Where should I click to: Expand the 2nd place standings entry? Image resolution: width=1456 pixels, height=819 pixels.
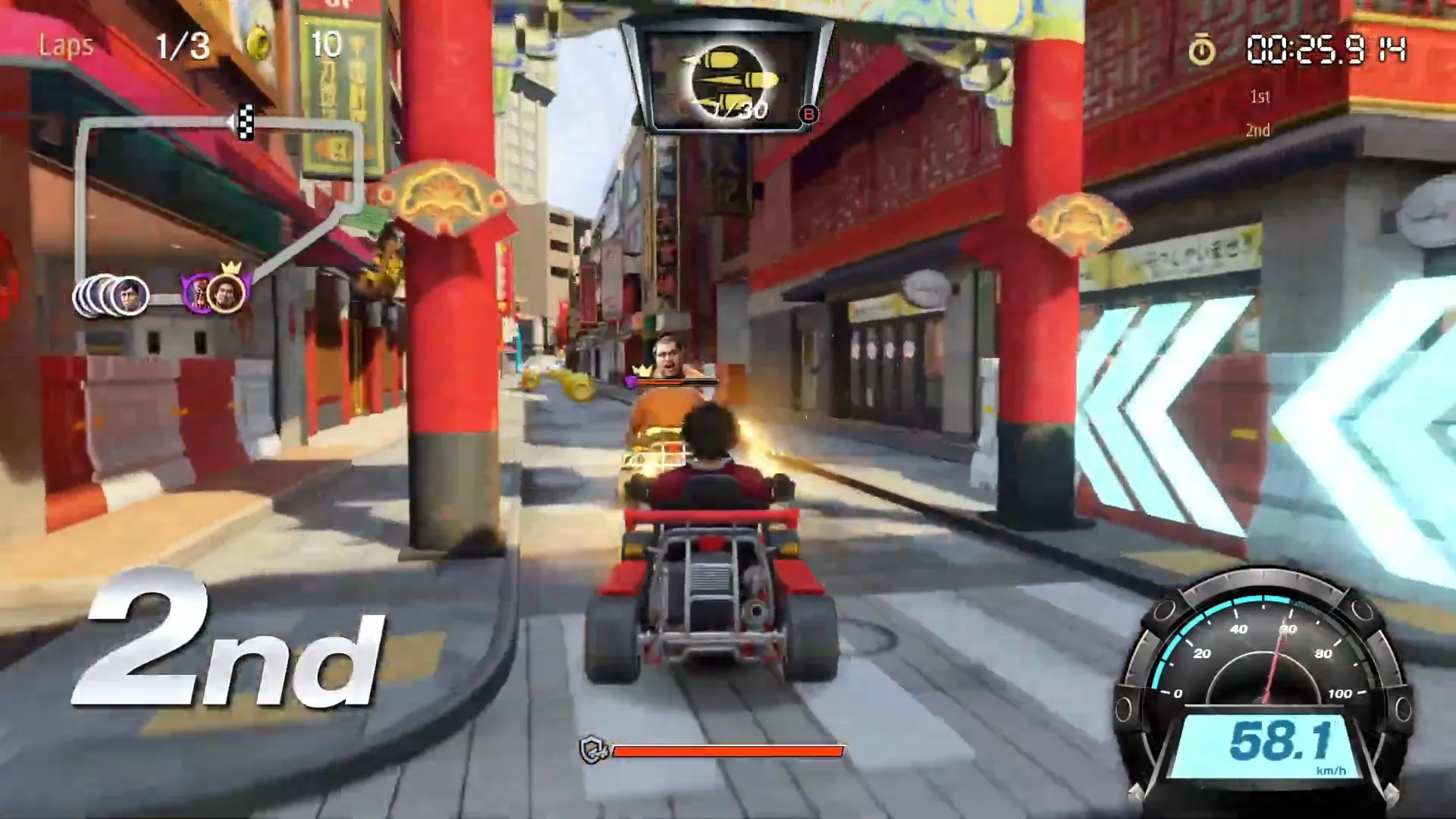pyautogui.click(x=1257, y=130)
